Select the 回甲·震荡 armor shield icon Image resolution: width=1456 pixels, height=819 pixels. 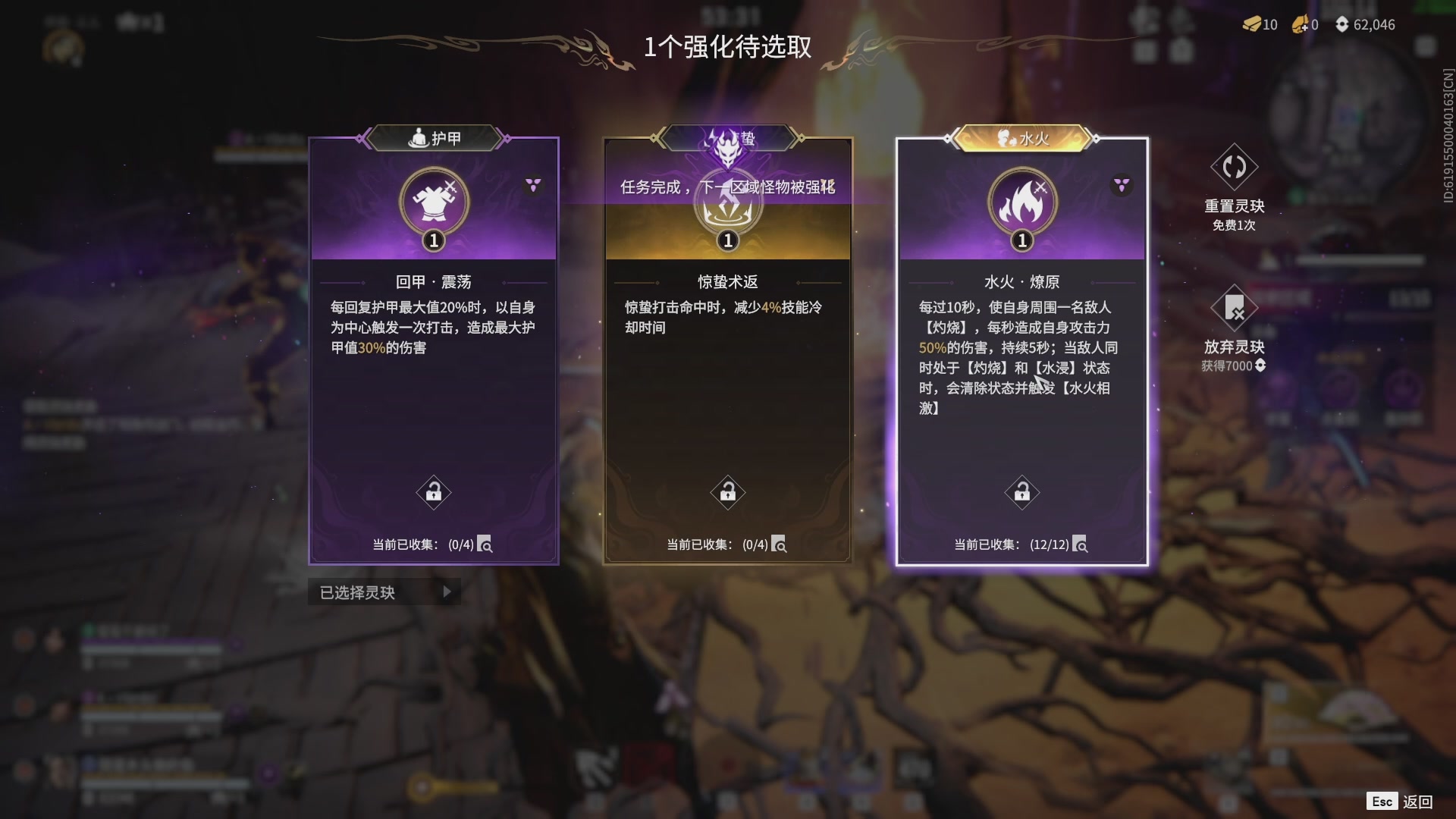(432, 201)
